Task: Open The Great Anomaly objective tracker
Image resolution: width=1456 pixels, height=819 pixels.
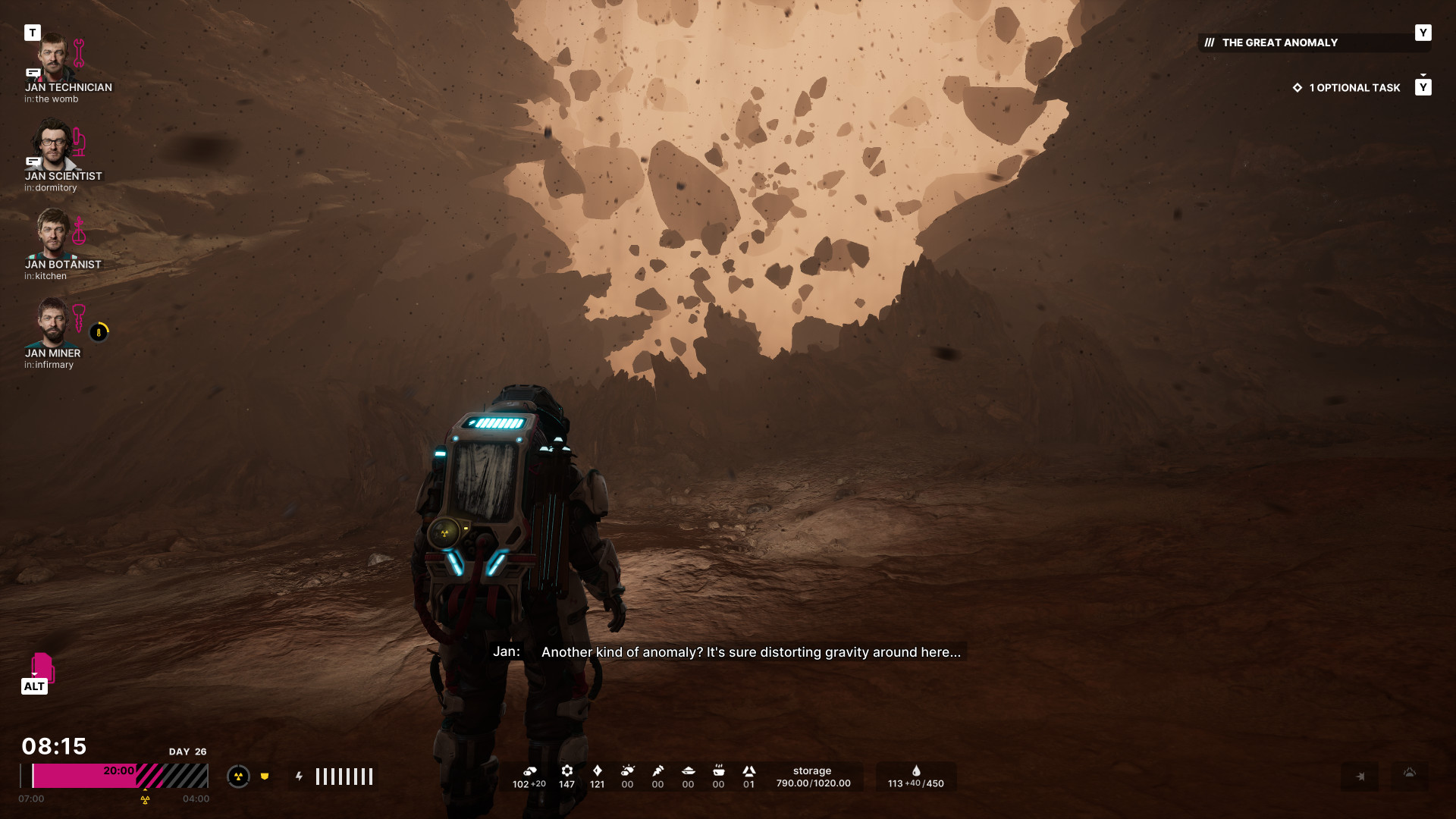Action: [1279, 43]
